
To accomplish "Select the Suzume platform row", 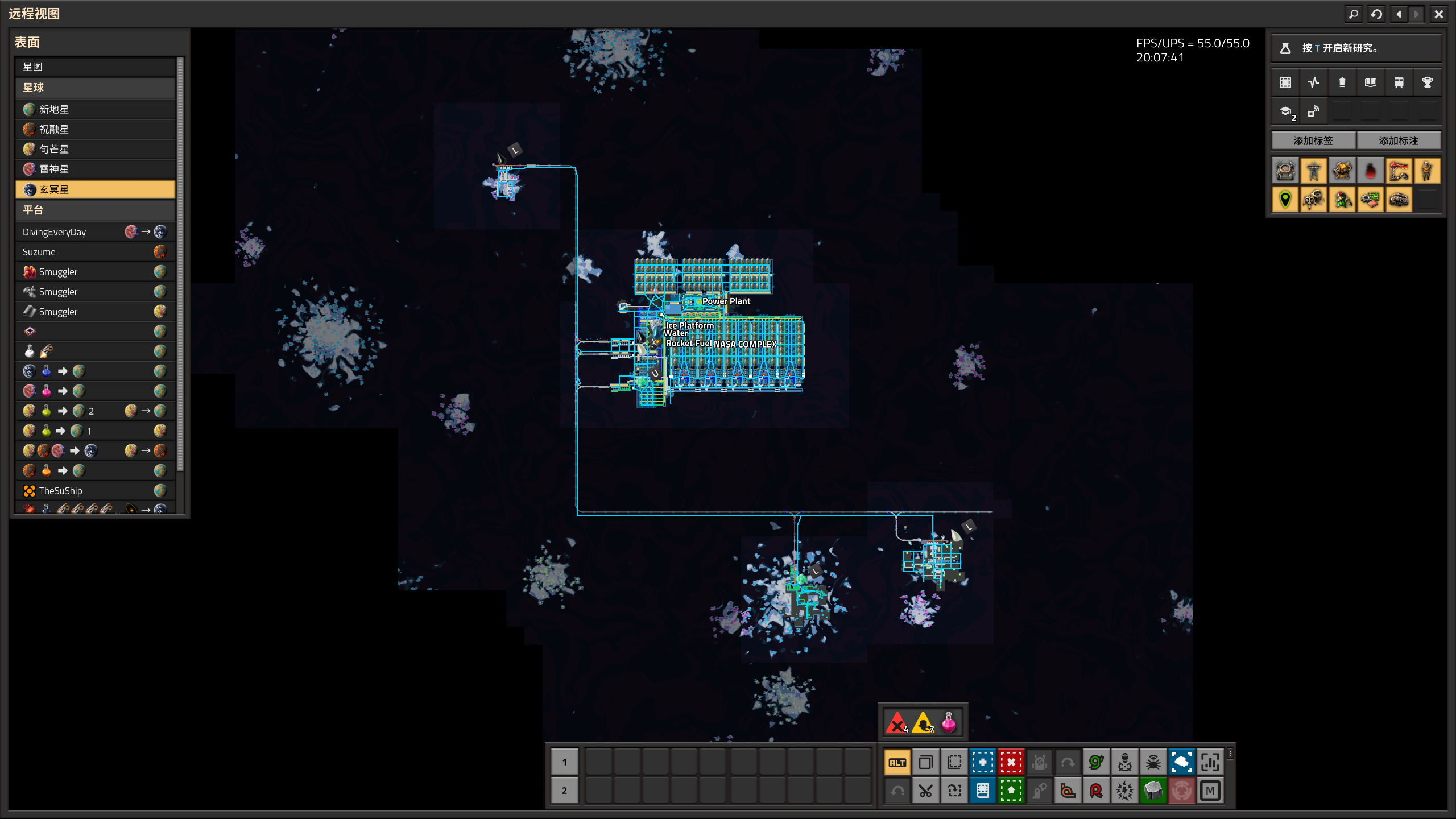I will coord(95,252).
